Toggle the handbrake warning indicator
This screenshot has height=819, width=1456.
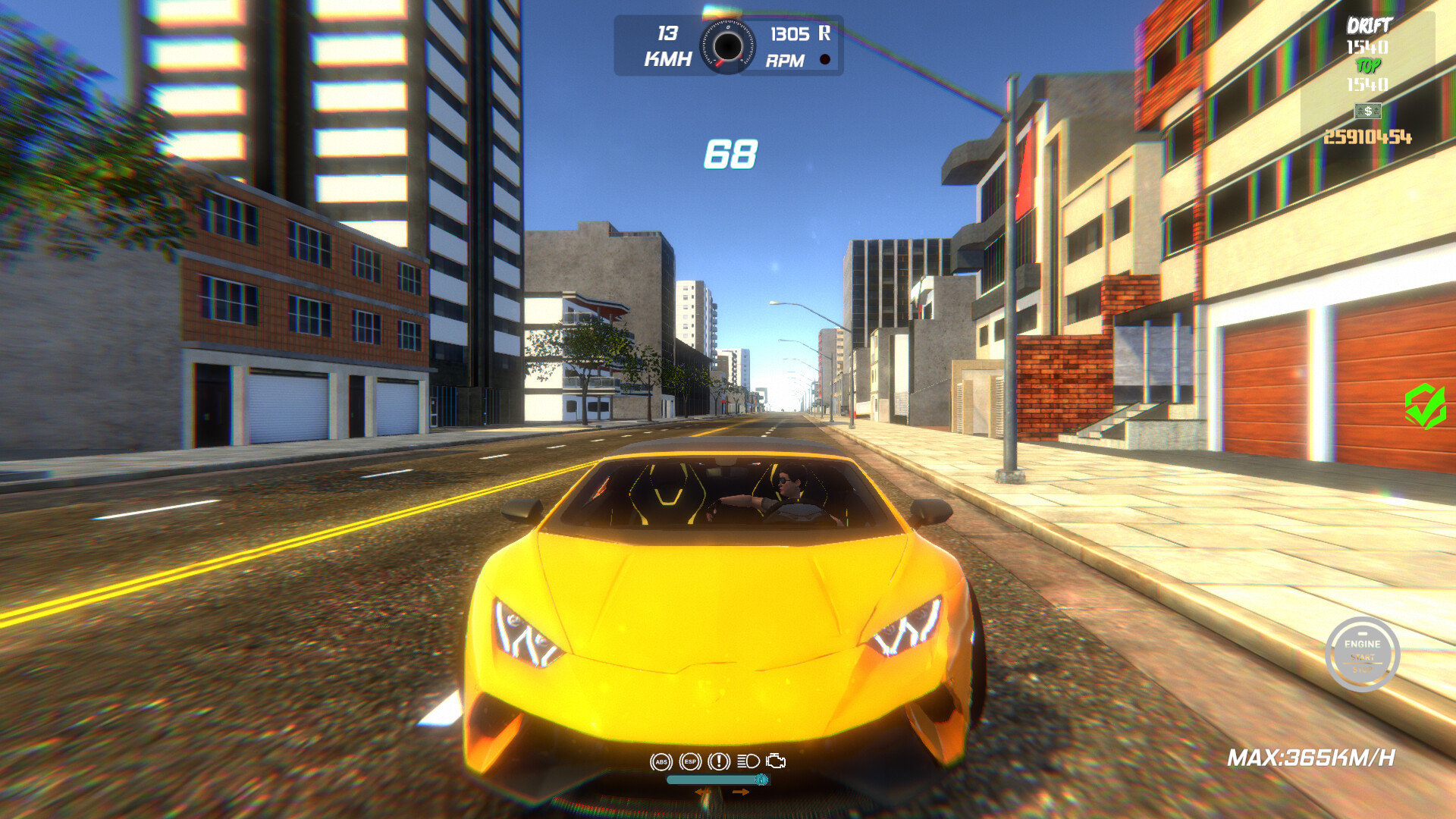(718, 761)
